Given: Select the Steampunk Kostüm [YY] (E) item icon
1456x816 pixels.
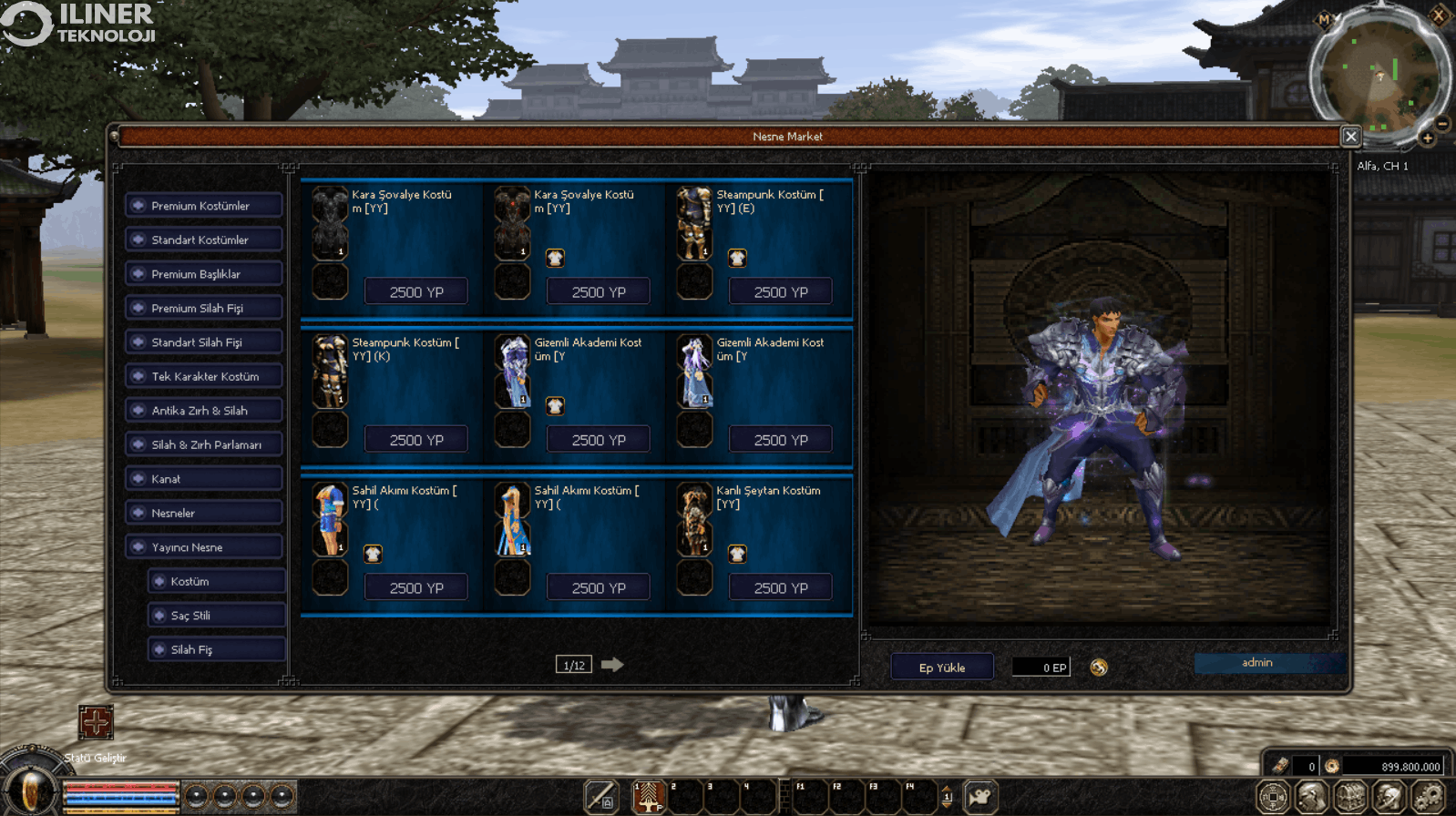Looking at the screenshot, I should (694, 224).
